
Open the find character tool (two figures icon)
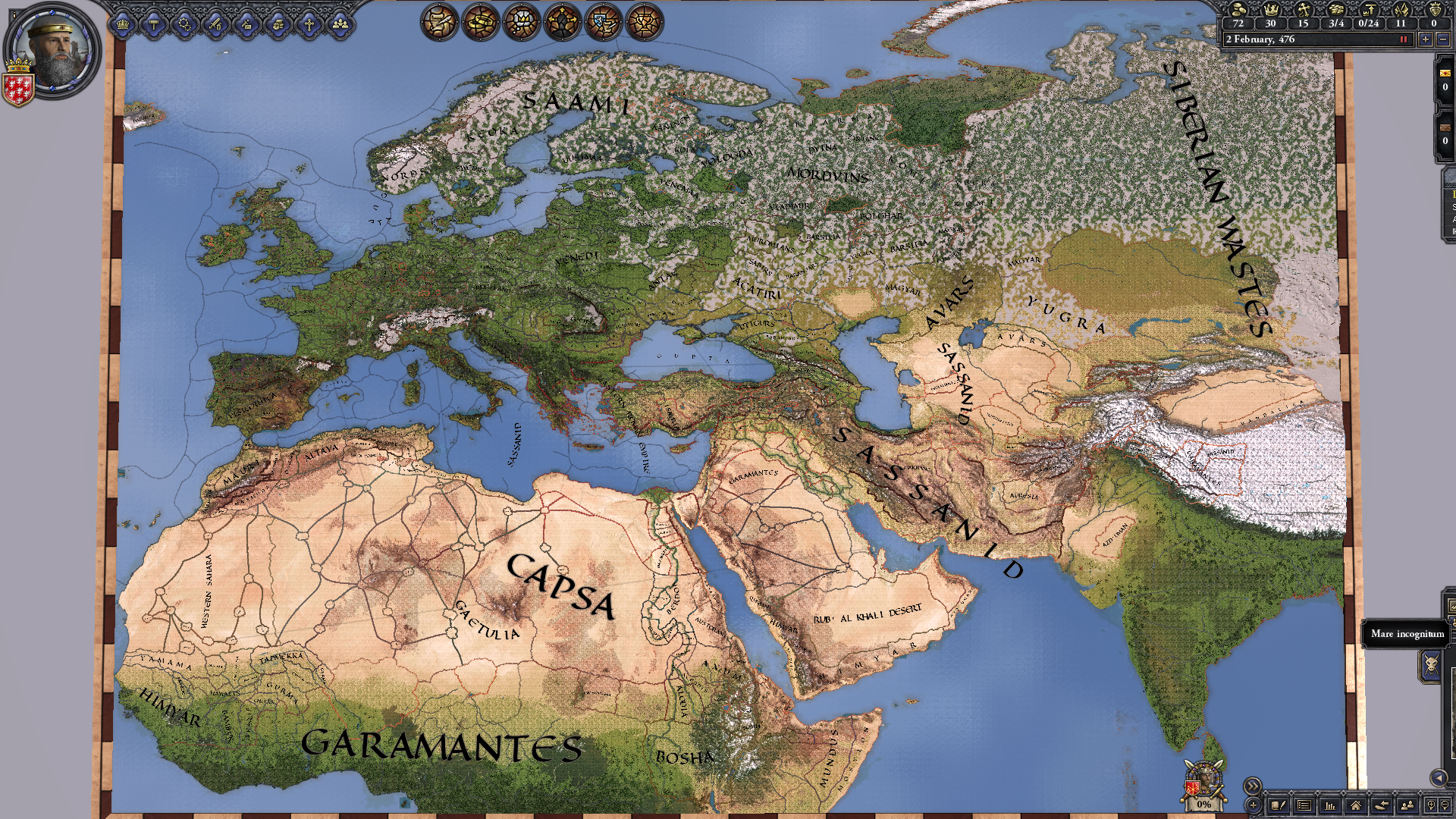(x=1407, y=805)
